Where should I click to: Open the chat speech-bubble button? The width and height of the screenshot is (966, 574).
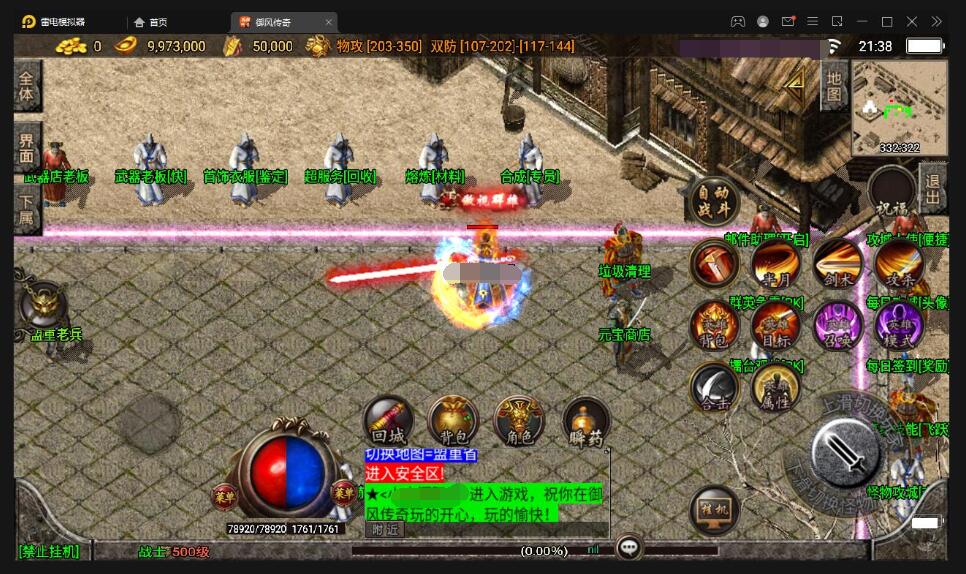(629, 547)
